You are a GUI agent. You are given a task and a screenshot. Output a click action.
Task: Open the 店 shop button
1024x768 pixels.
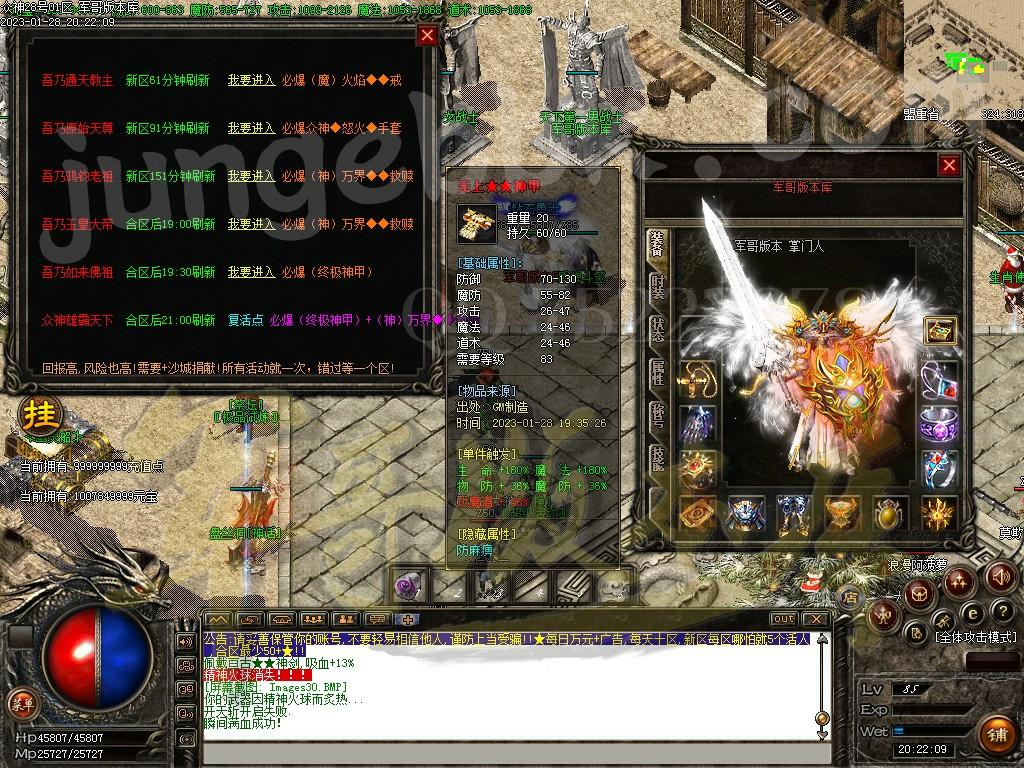(851, 598)
